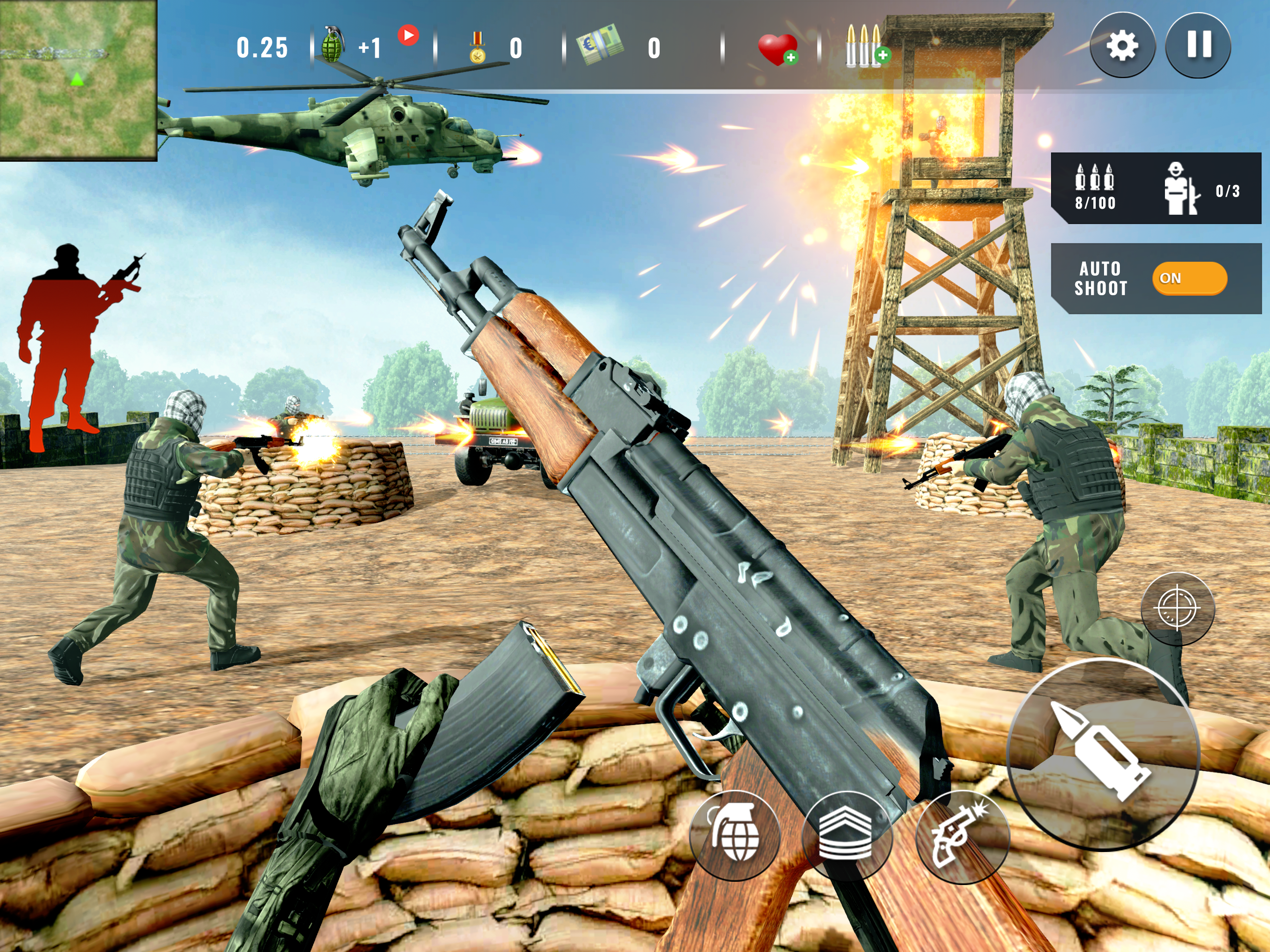Throw a grenade with the grenade button
Viewport: 1270px width, 952px height.
tap(734, 837)
